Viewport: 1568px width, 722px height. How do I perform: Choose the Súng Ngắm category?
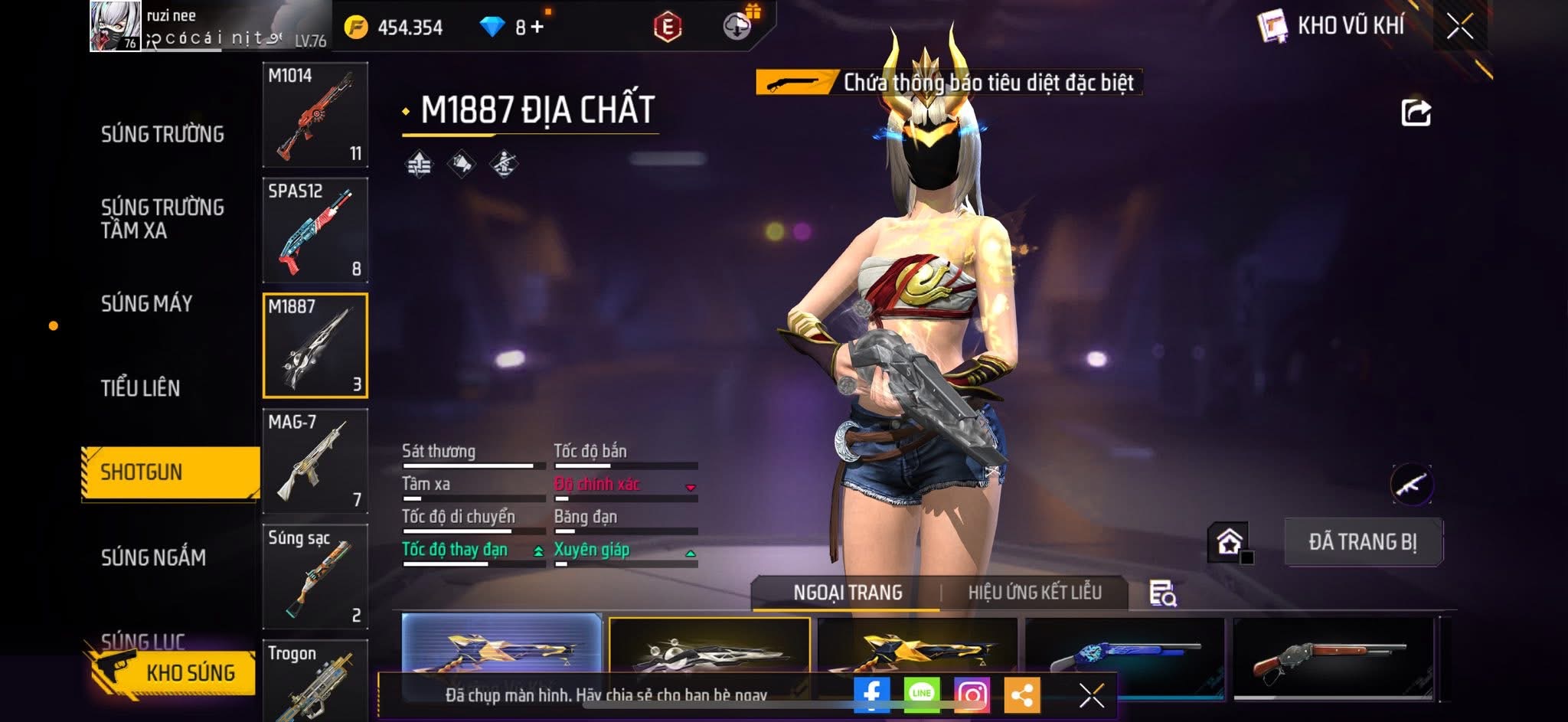coord(153,557)
